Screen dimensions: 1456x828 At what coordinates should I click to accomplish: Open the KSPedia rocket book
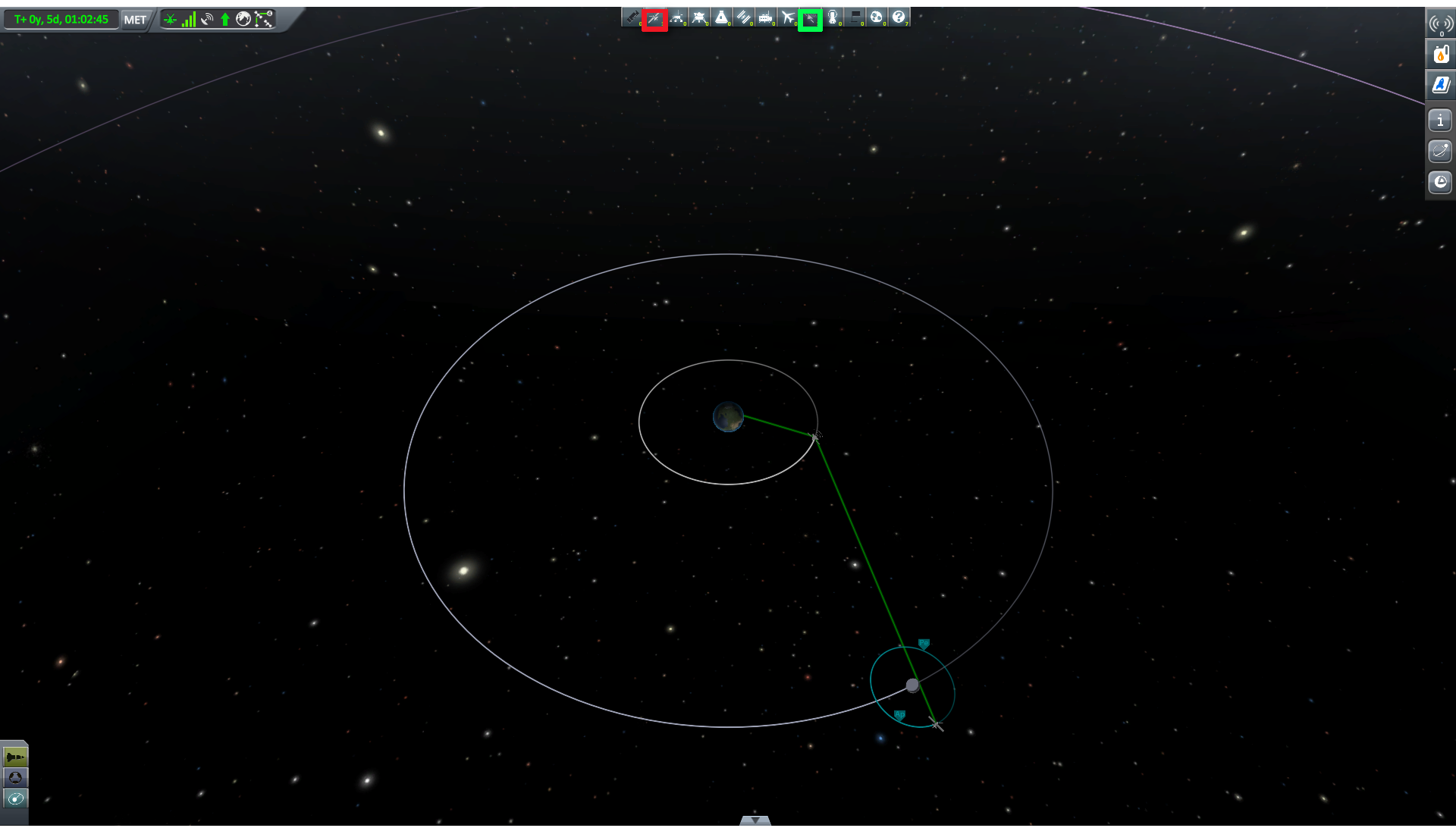(x=1440, y=85)
